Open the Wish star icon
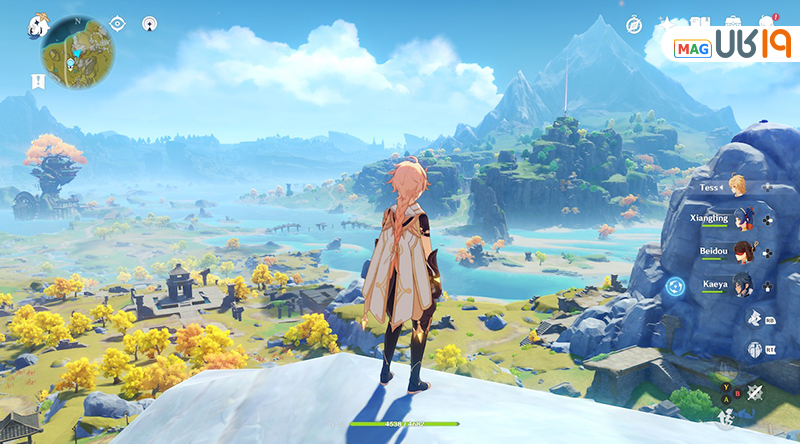The image size is (800, 444). 667,22
